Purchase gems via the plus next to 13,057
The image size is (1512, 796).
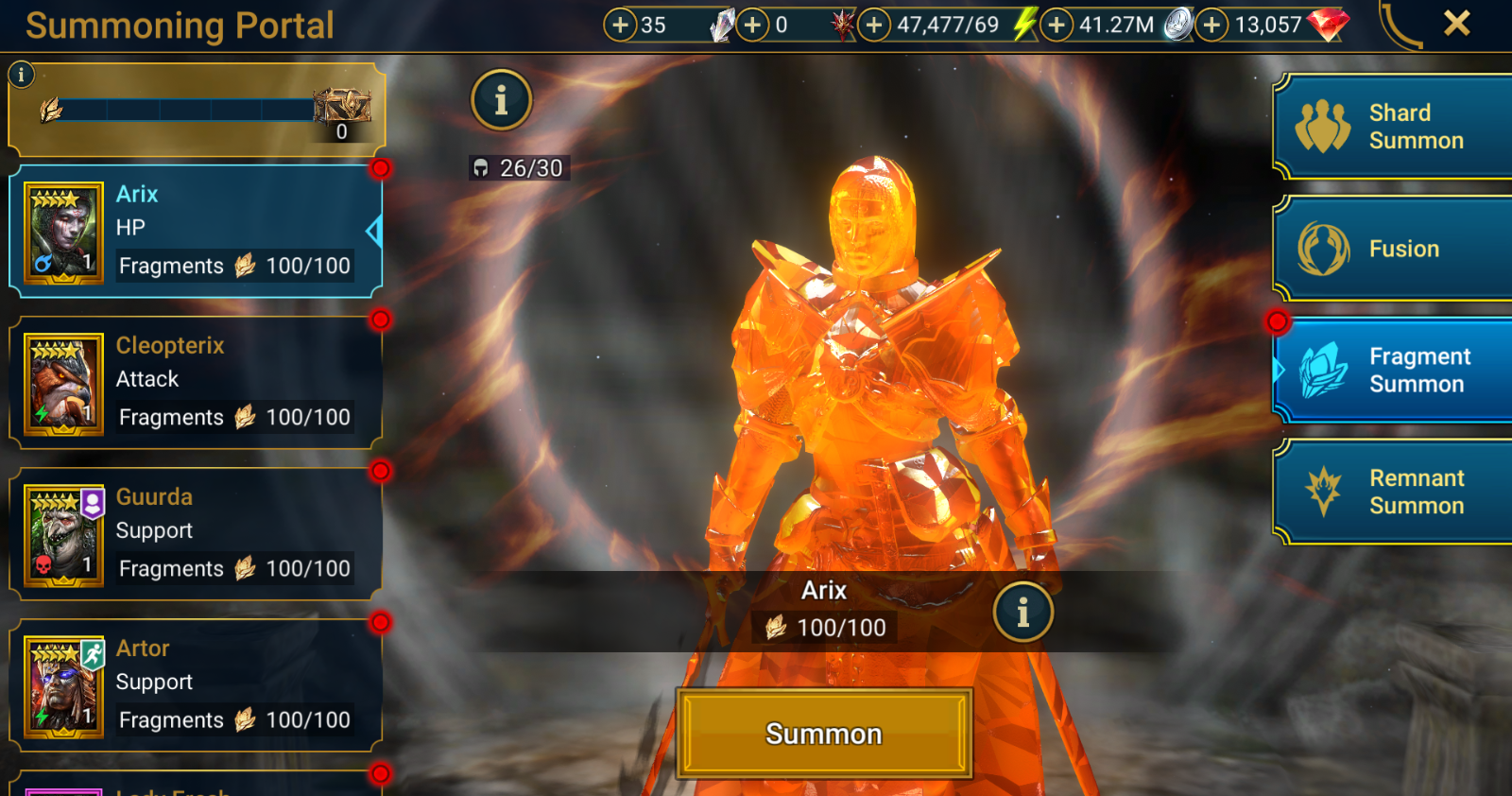pos(1211,25)
